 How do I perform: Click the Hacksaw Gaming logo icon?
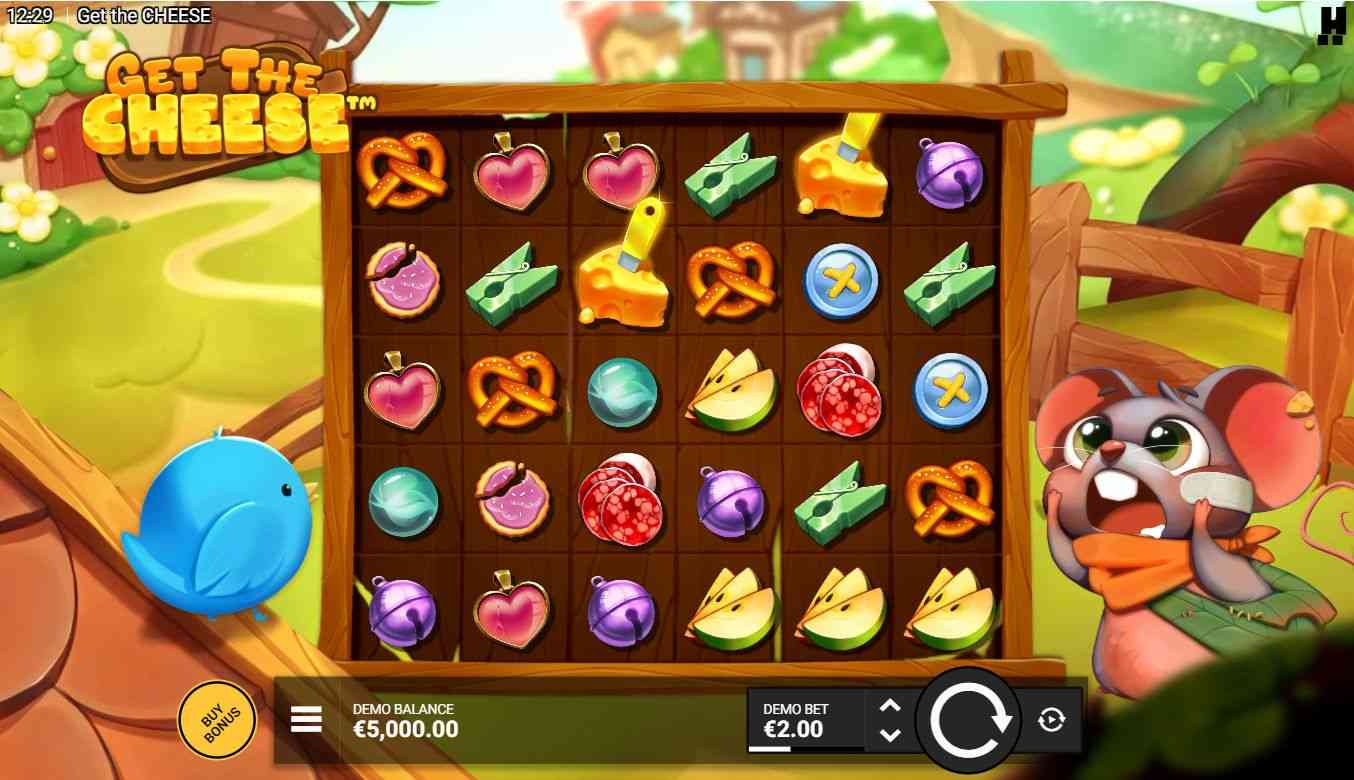tap(1331, 25)
